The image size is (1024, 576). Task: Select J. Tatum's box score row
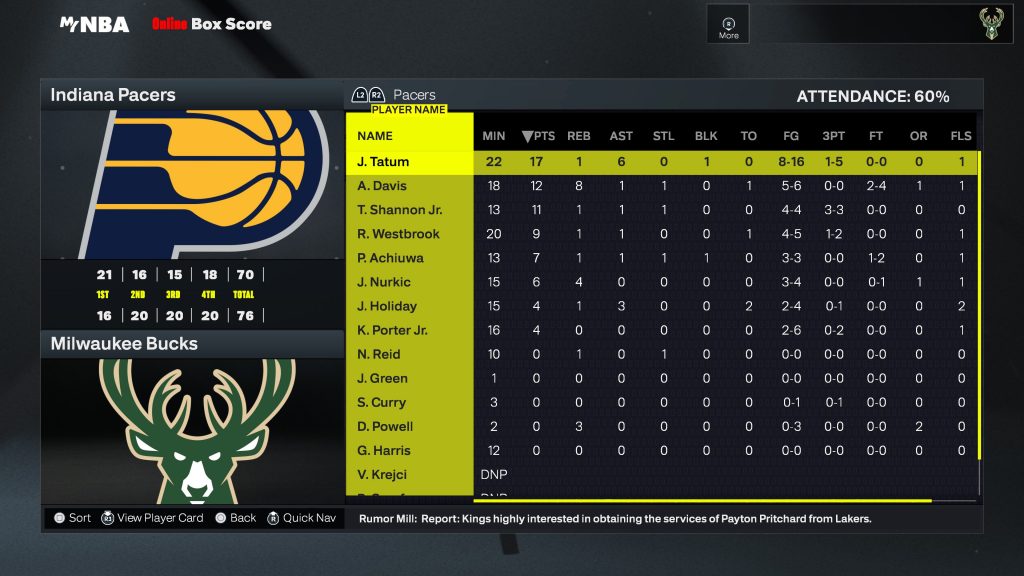coord(383,162)
